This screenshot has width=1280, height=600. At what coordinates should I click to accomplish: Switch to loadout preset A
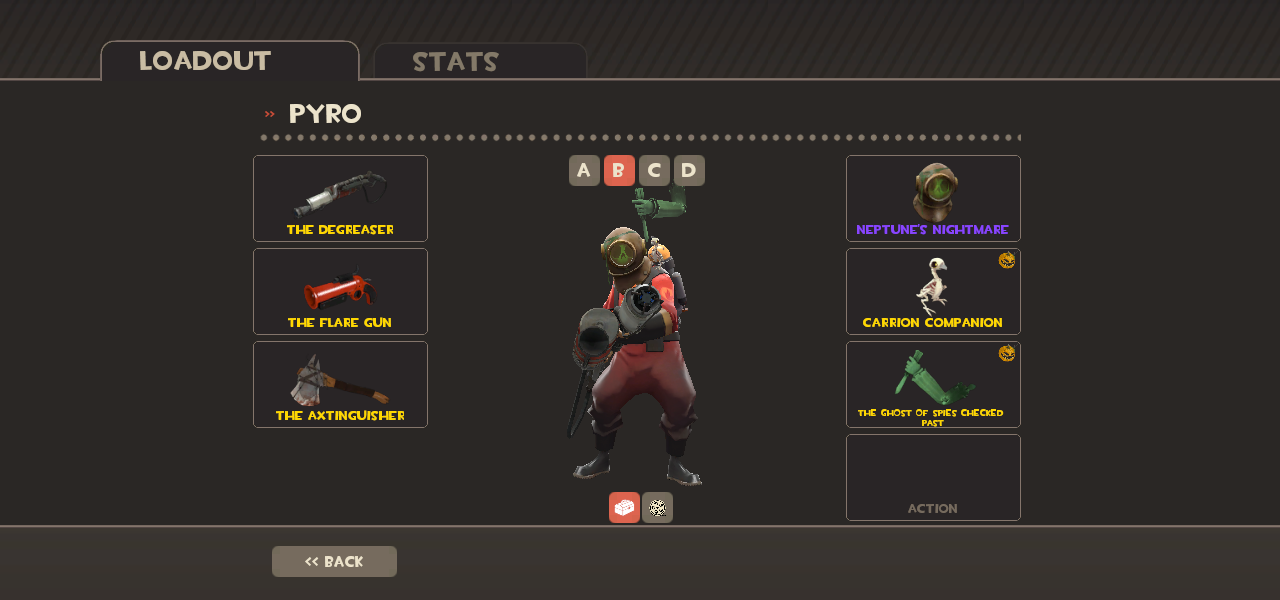click(584, 171)
